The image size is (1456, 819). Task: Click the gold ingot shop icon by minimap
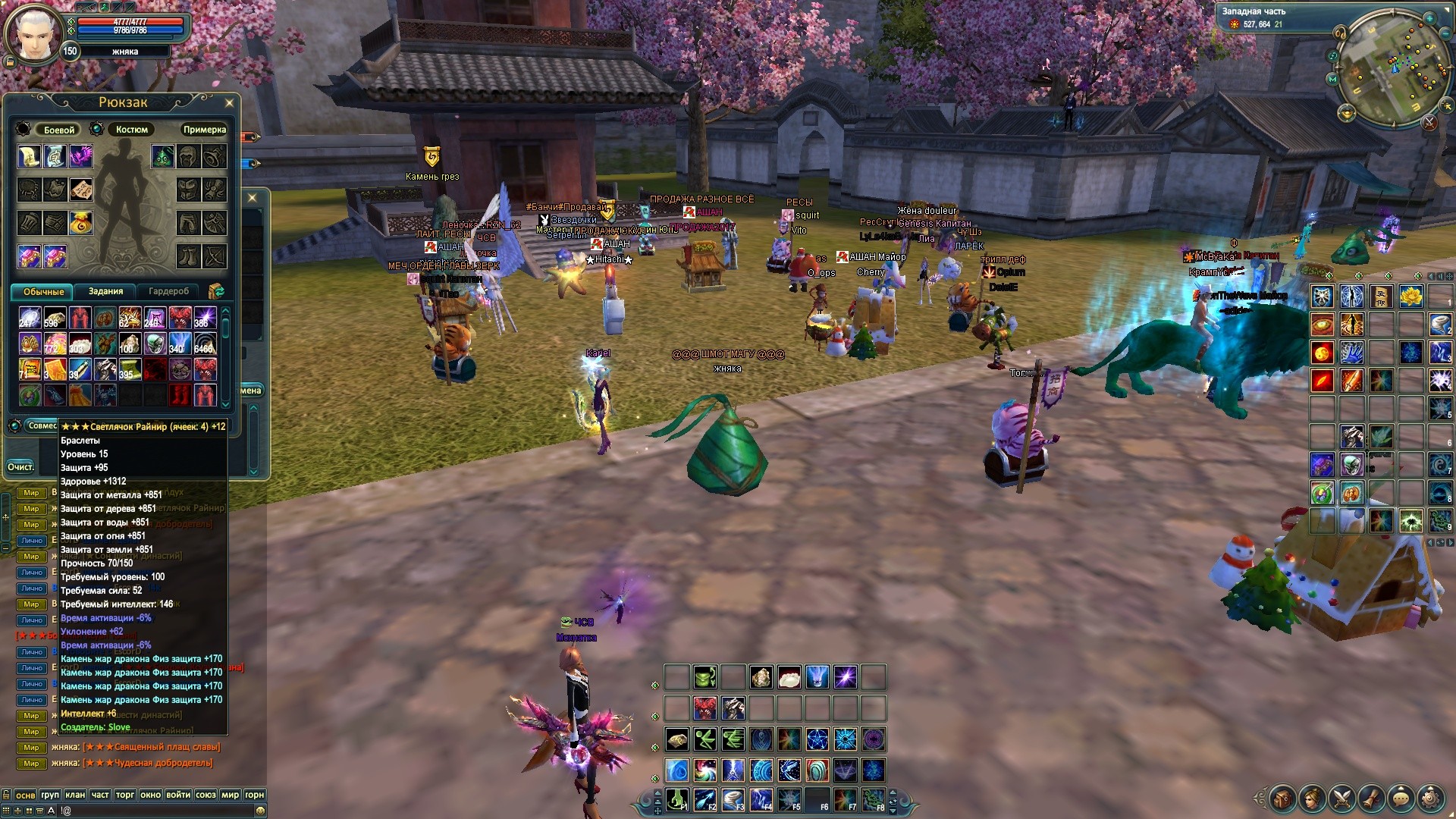click(x=1347, y=115)
